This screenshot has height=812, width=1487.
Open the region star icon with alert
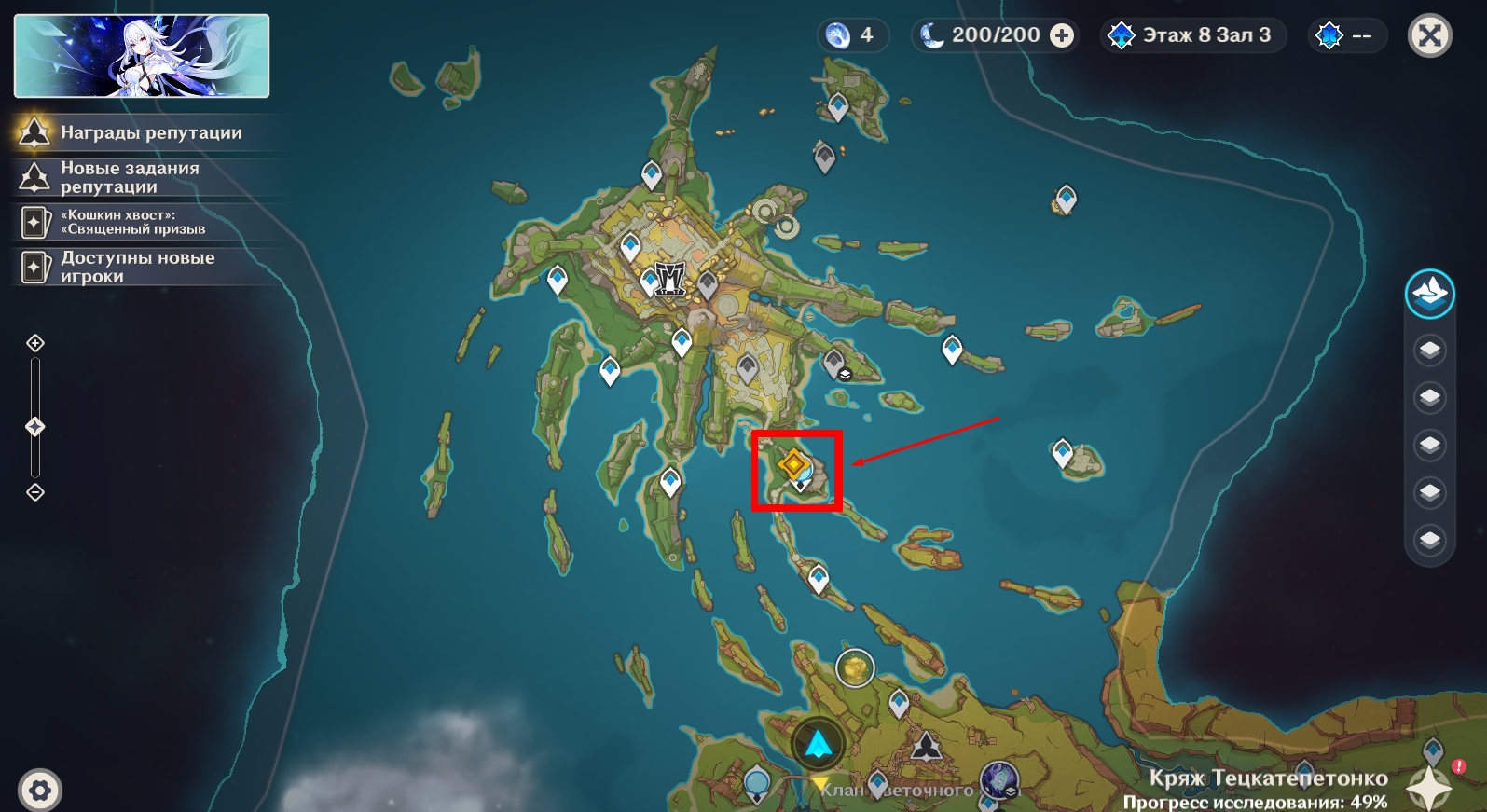pyautogui.click(x=1431, y=785)
